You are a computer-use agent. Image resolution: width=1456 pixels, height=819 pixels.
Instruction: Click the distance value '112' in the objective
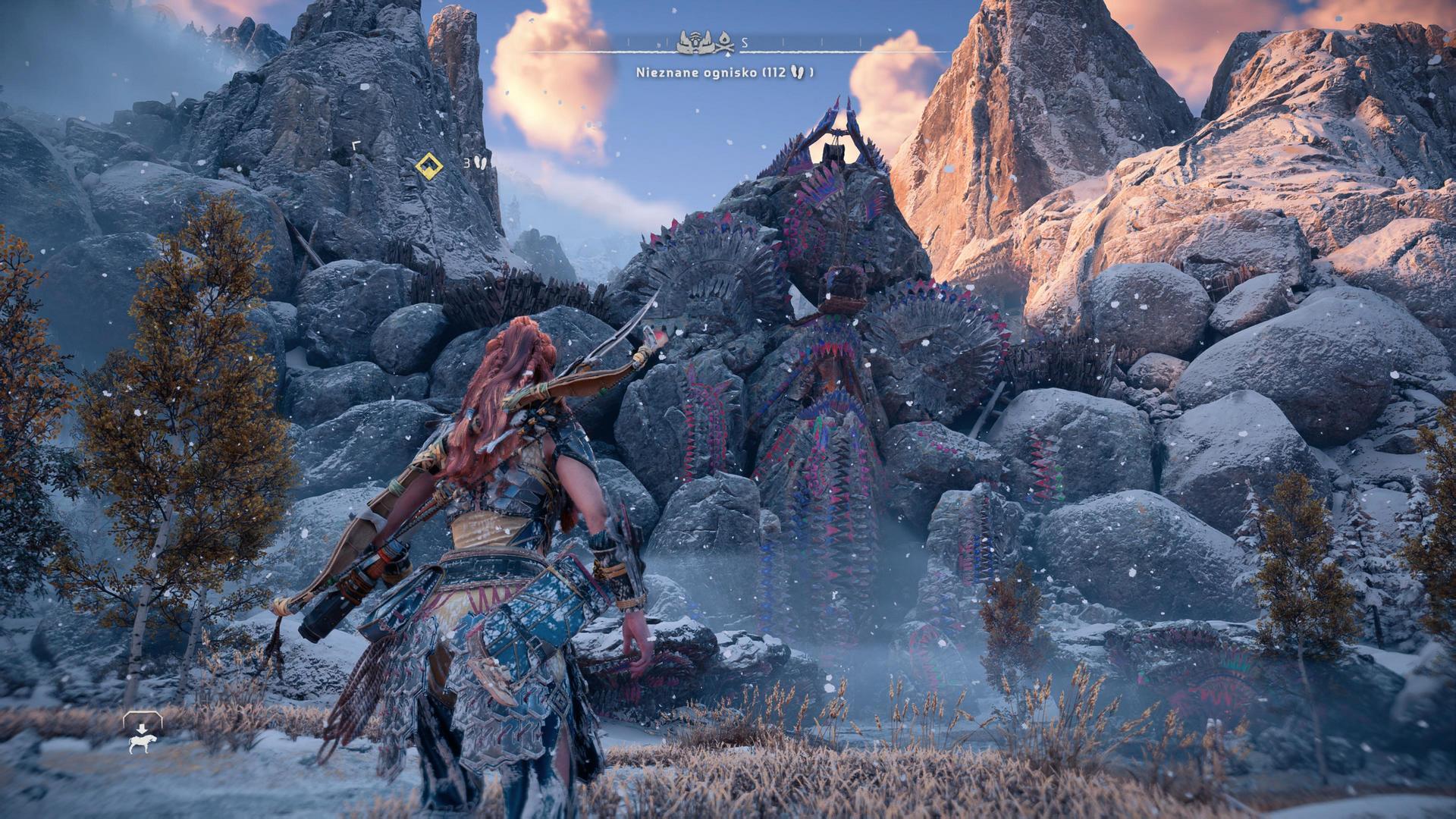[x=777, y=74]
